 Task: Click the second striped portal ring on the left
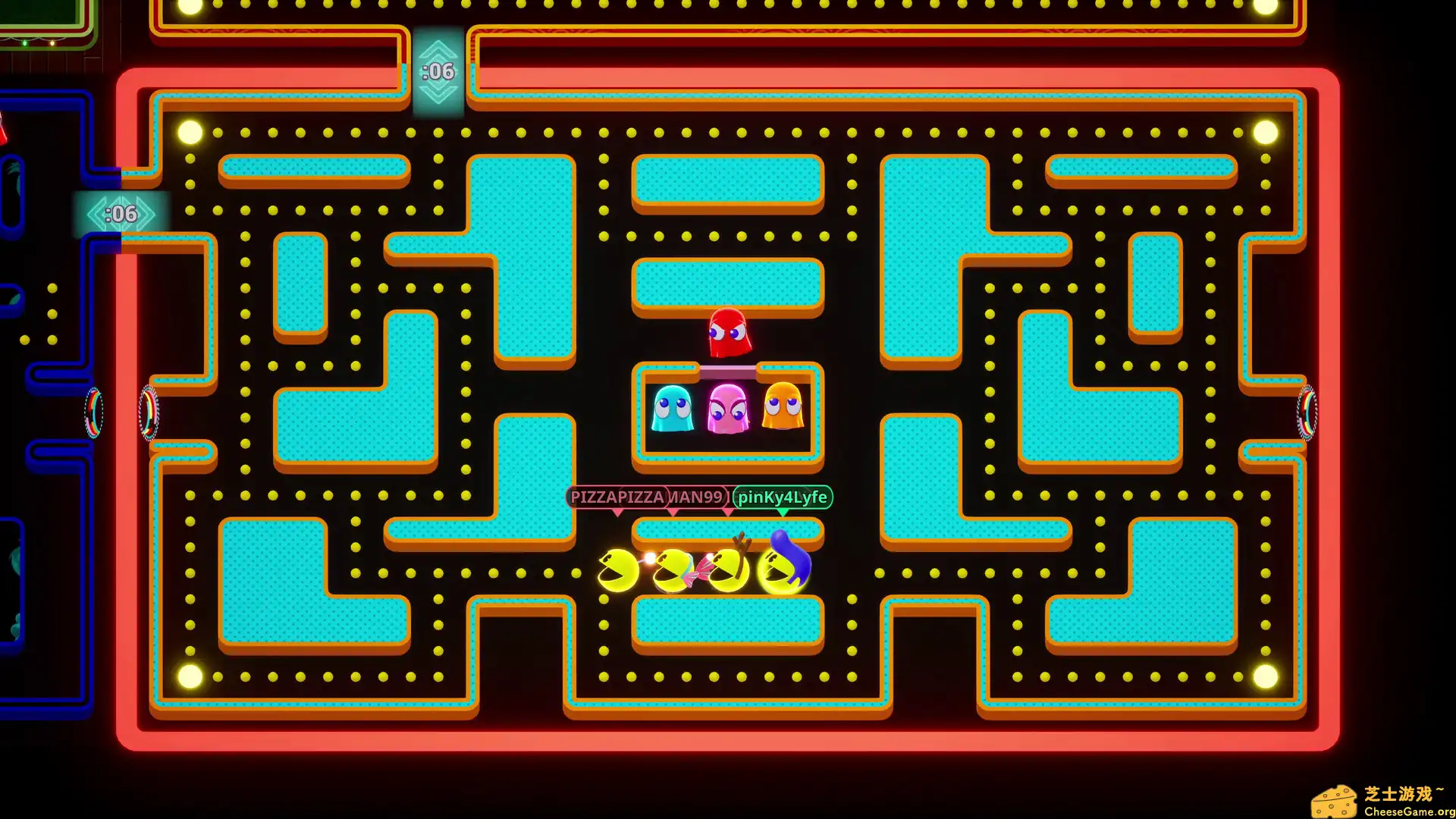[x=149, y=413]
